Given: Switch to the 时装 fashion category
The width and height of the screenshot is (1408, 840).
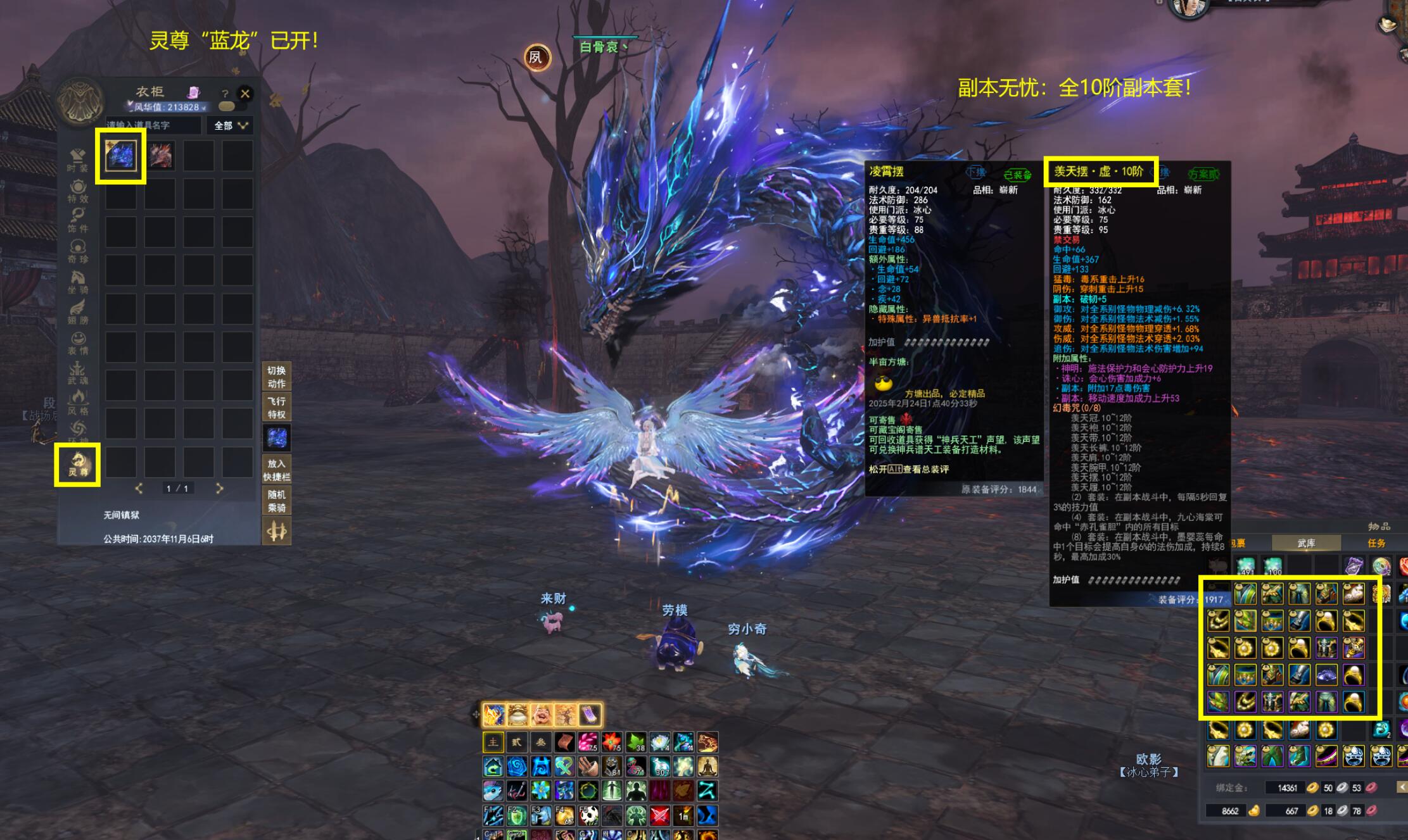Looking at the screenshot, I should pyautogui.click(x=78, y=160).
